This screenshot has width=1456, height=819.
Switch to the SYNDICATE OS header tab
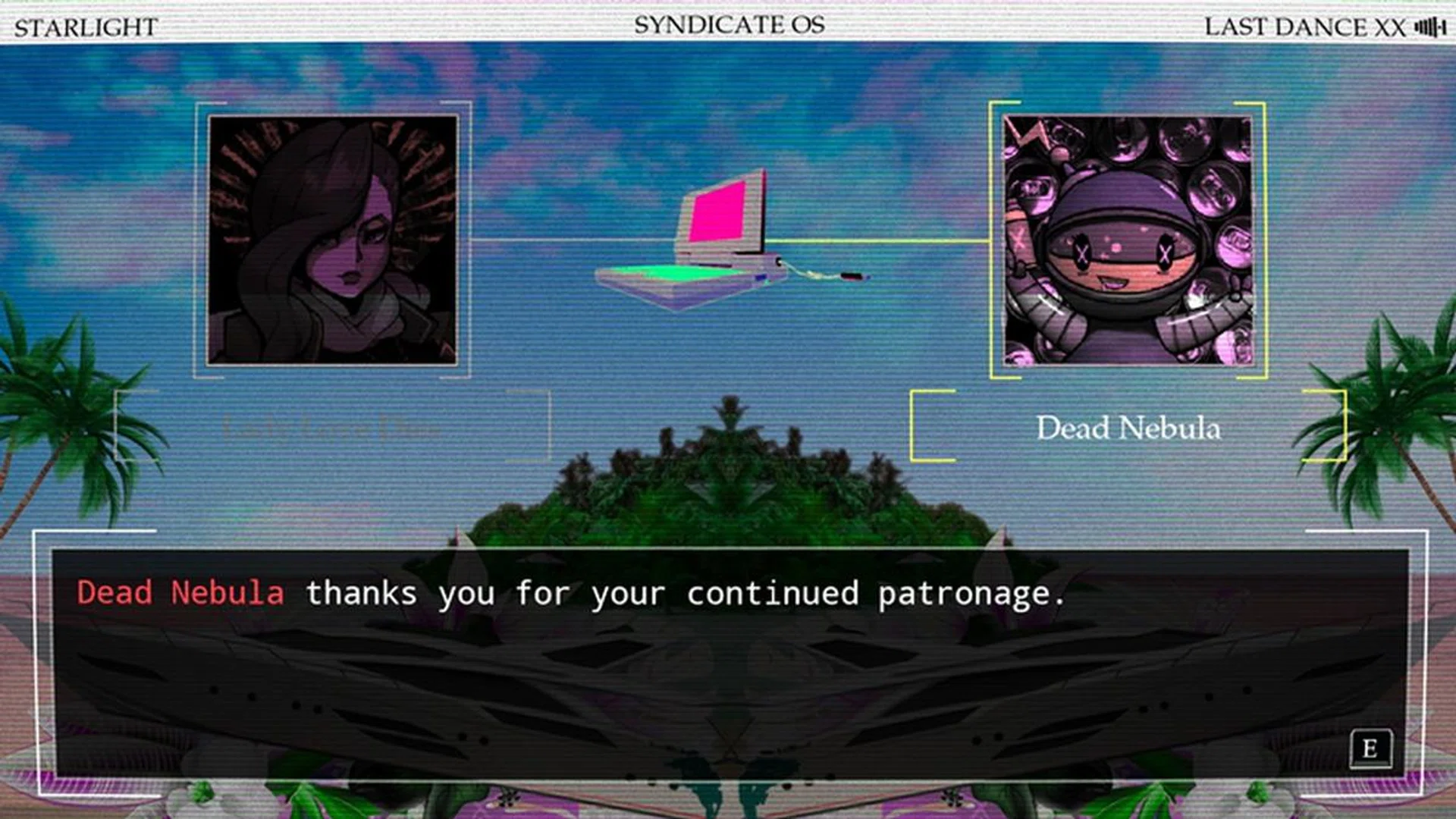pos(726,24)
